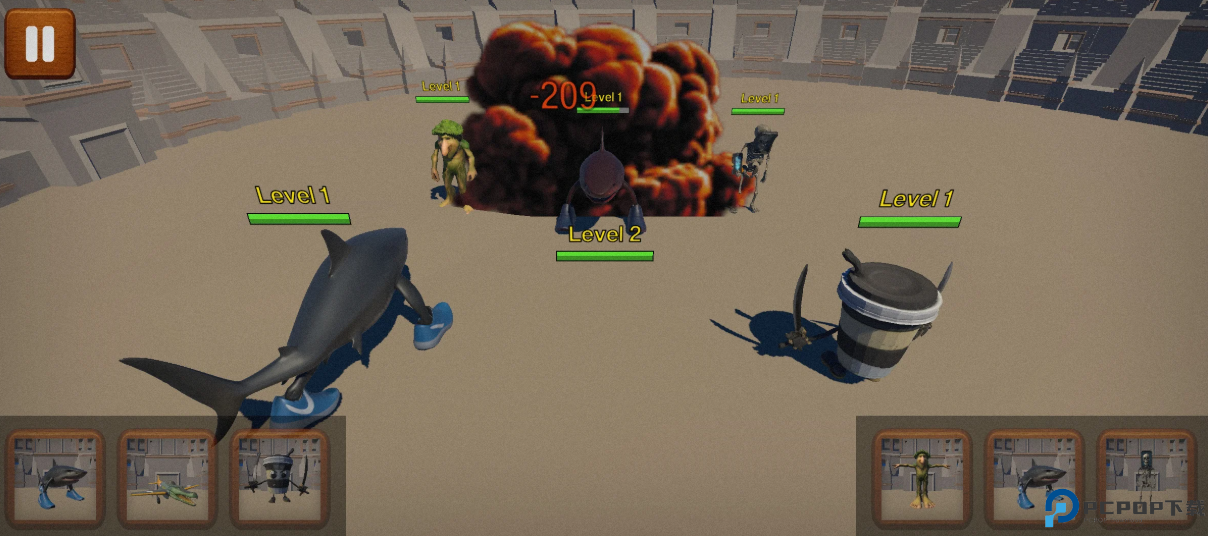Choose the coffee cup with swords card
The width and height of the screenshot is (1208, 536).
pyautogui.click(x=279, y=479)
